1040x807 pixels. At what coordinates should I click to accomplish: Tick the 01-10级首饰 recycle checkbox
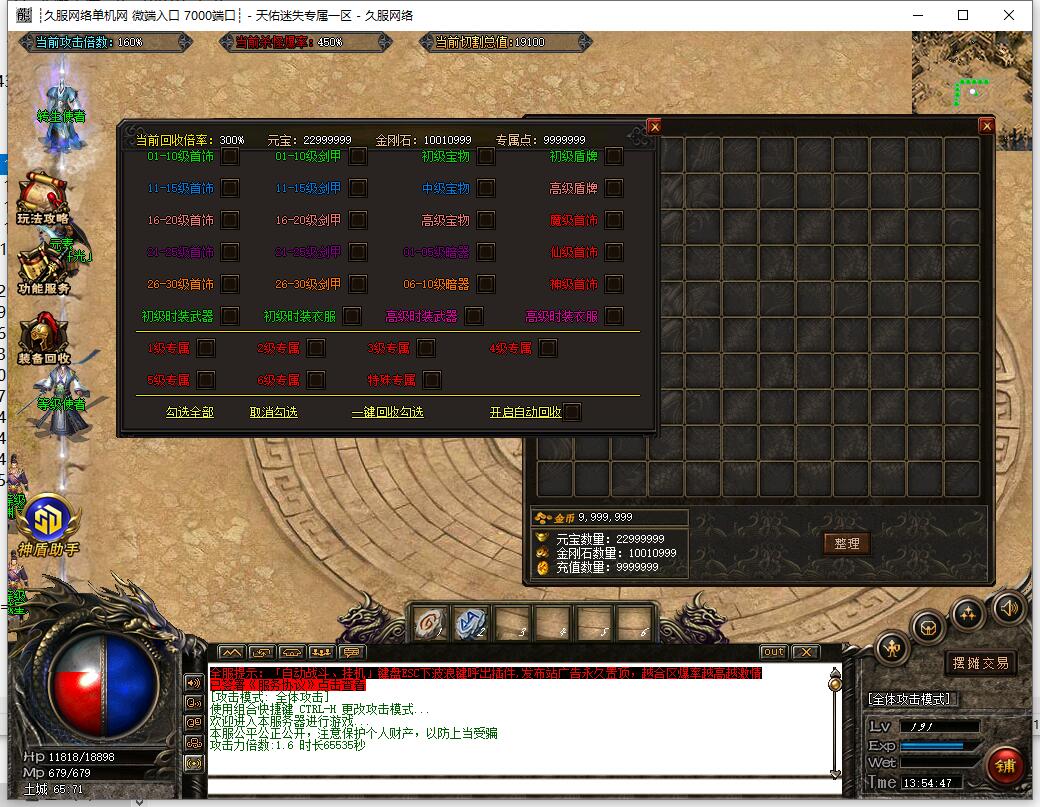point(230,157)
